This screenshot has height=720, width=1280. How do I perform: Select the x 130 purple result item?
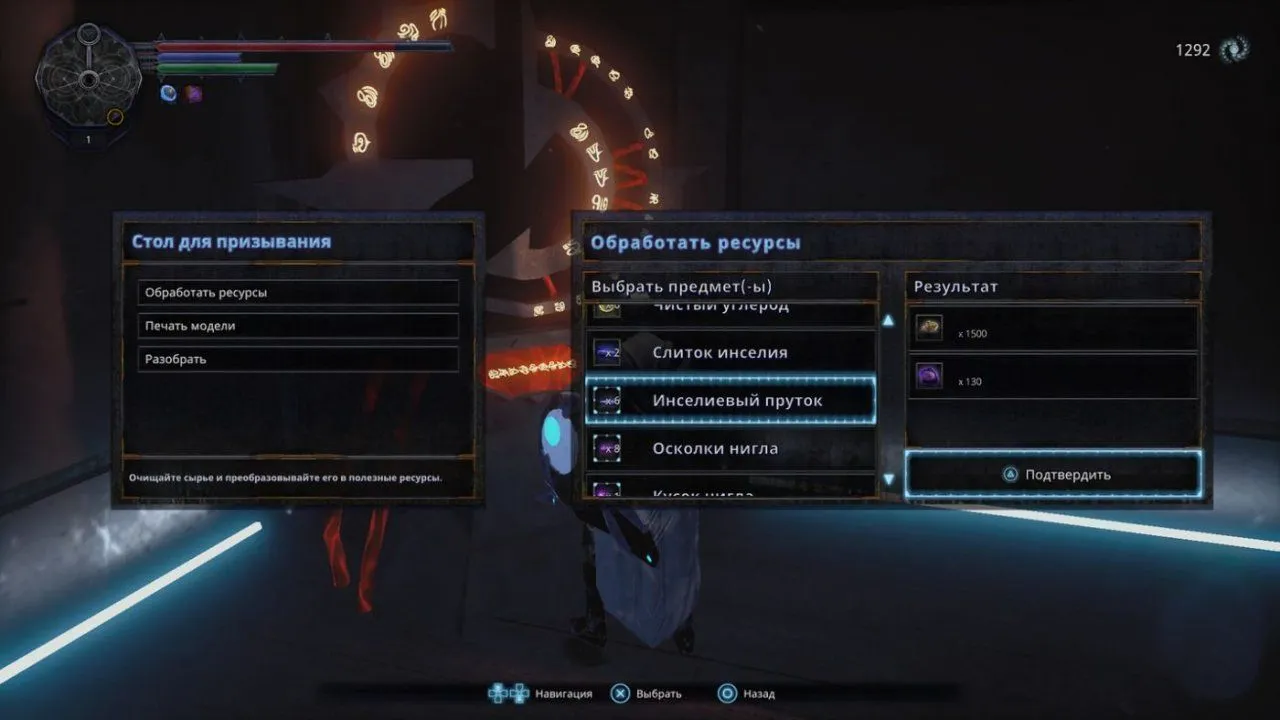click(x=1050, y=378)
